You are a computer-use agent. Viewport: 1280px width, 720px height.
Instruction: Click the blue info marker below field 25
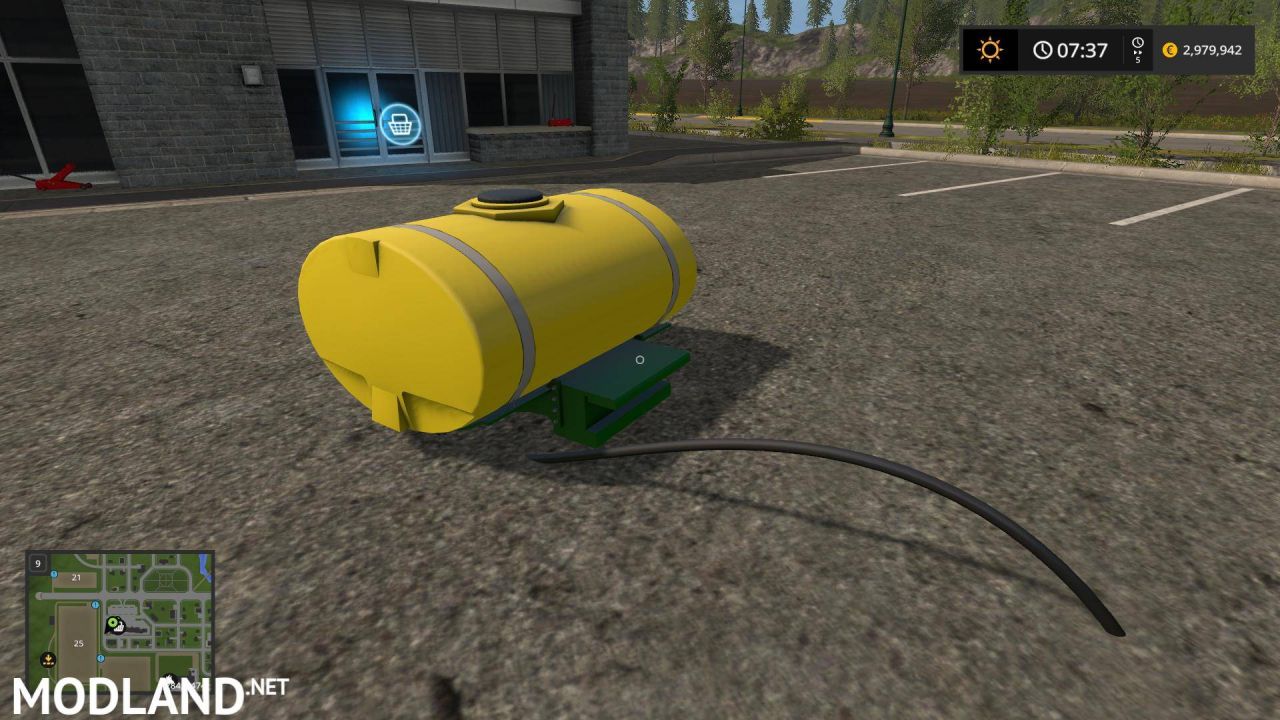[x=100, y=658]
